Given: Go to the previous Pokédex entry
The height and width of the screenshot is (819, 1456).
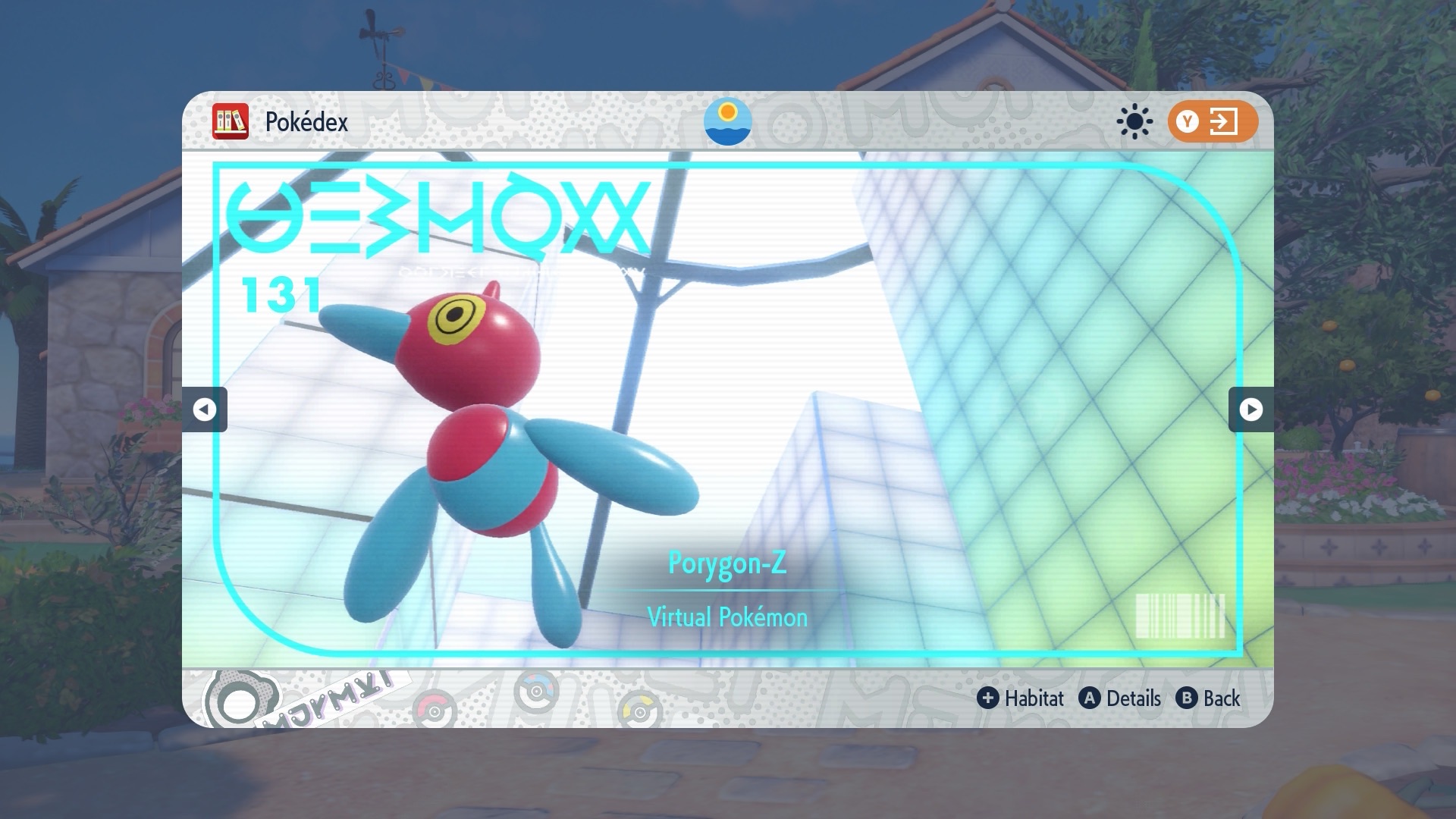Looking at the screenshot, I should pos(204,409).
